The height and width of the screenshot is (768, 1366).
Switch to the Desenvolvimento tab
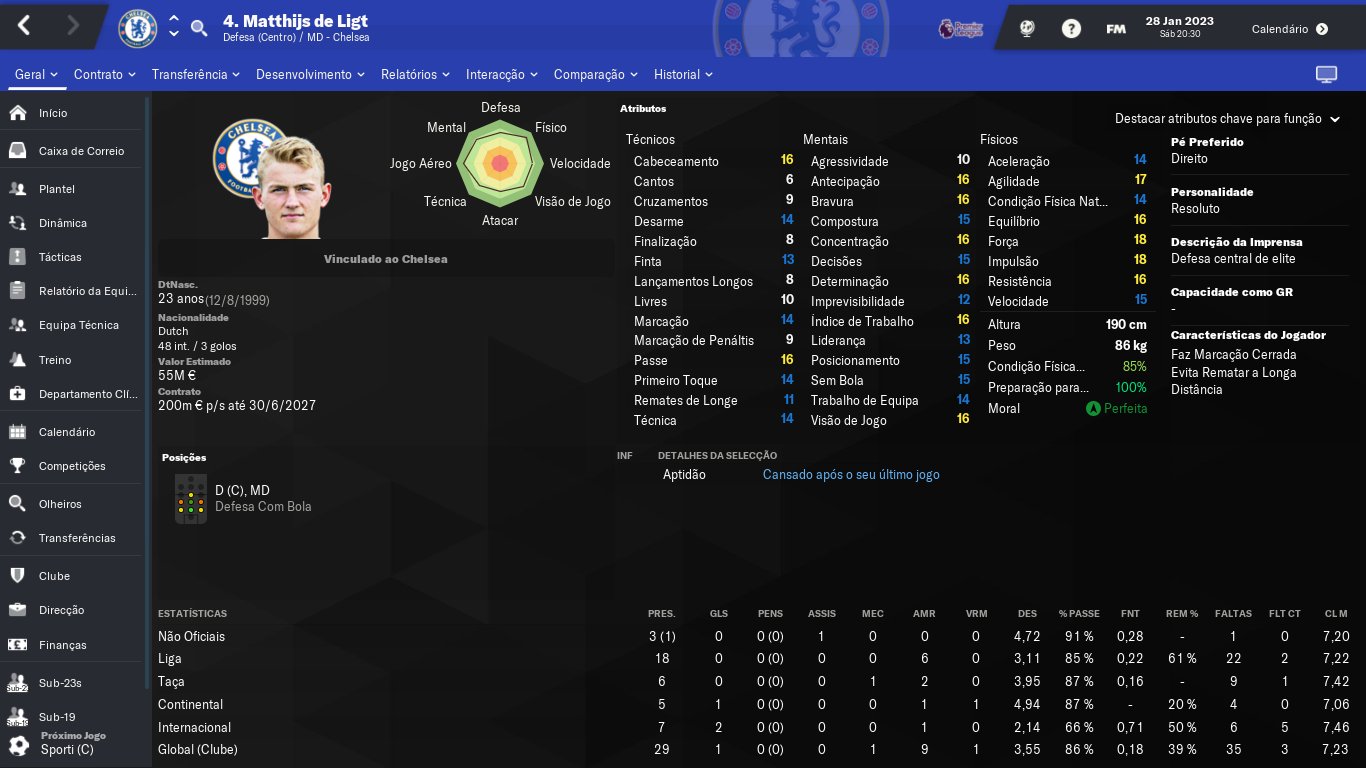(x=310, y=75)
